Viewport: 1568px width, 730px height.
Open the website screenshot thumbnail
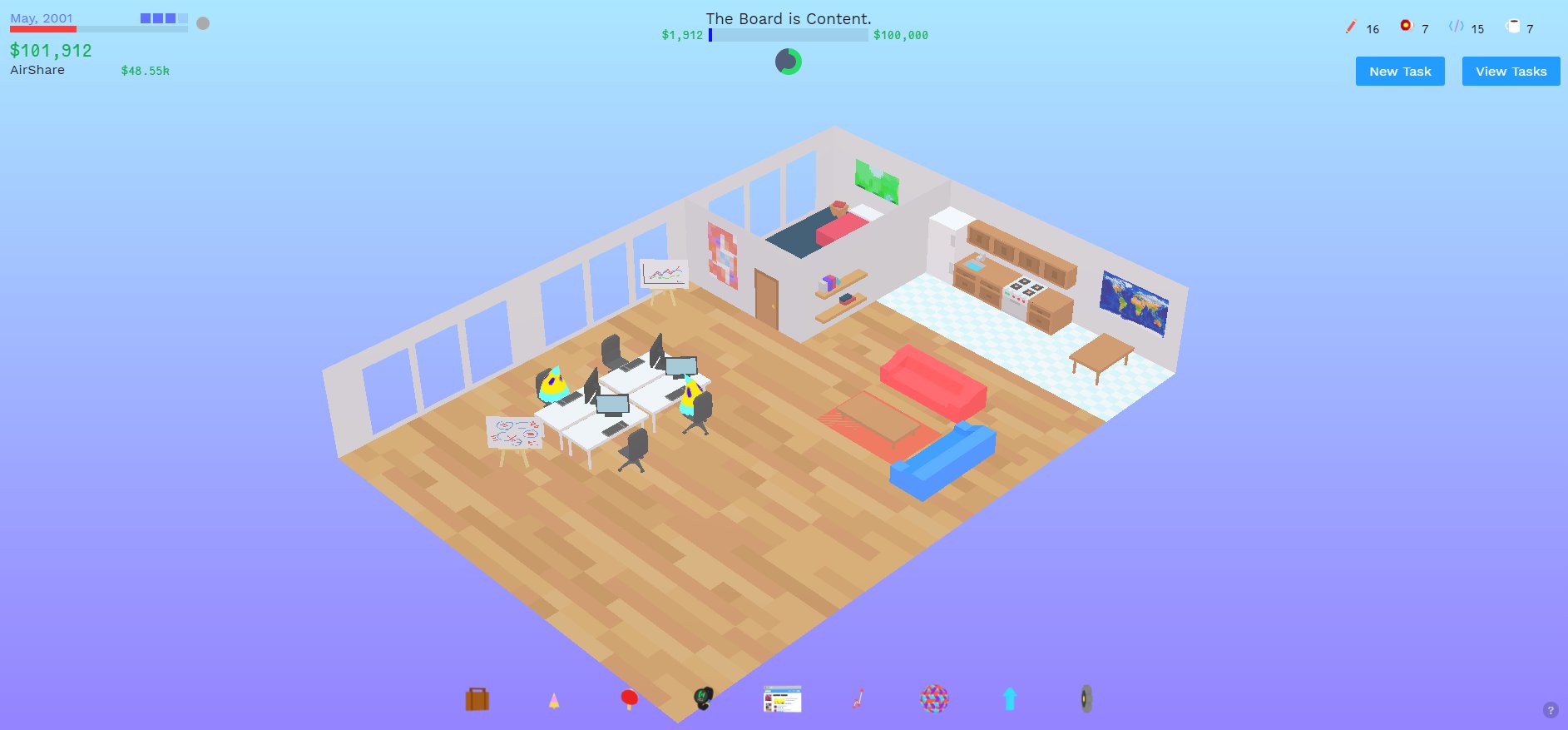tap(781, 699)
